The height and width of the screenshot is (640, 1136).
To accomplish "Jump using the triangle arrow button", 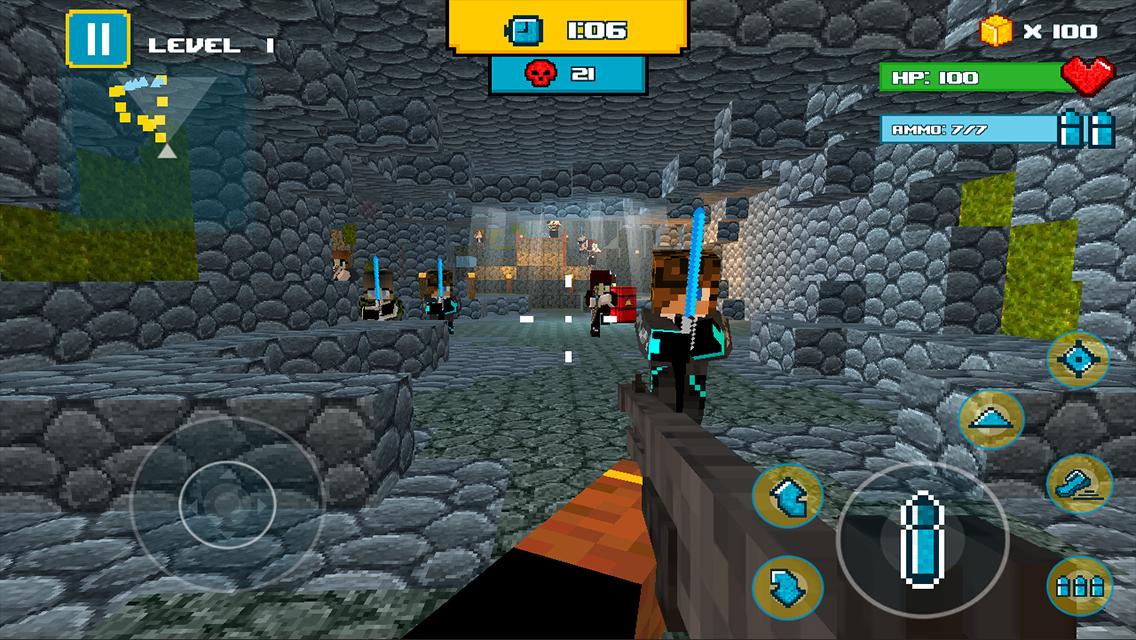I will coord(990,419).
